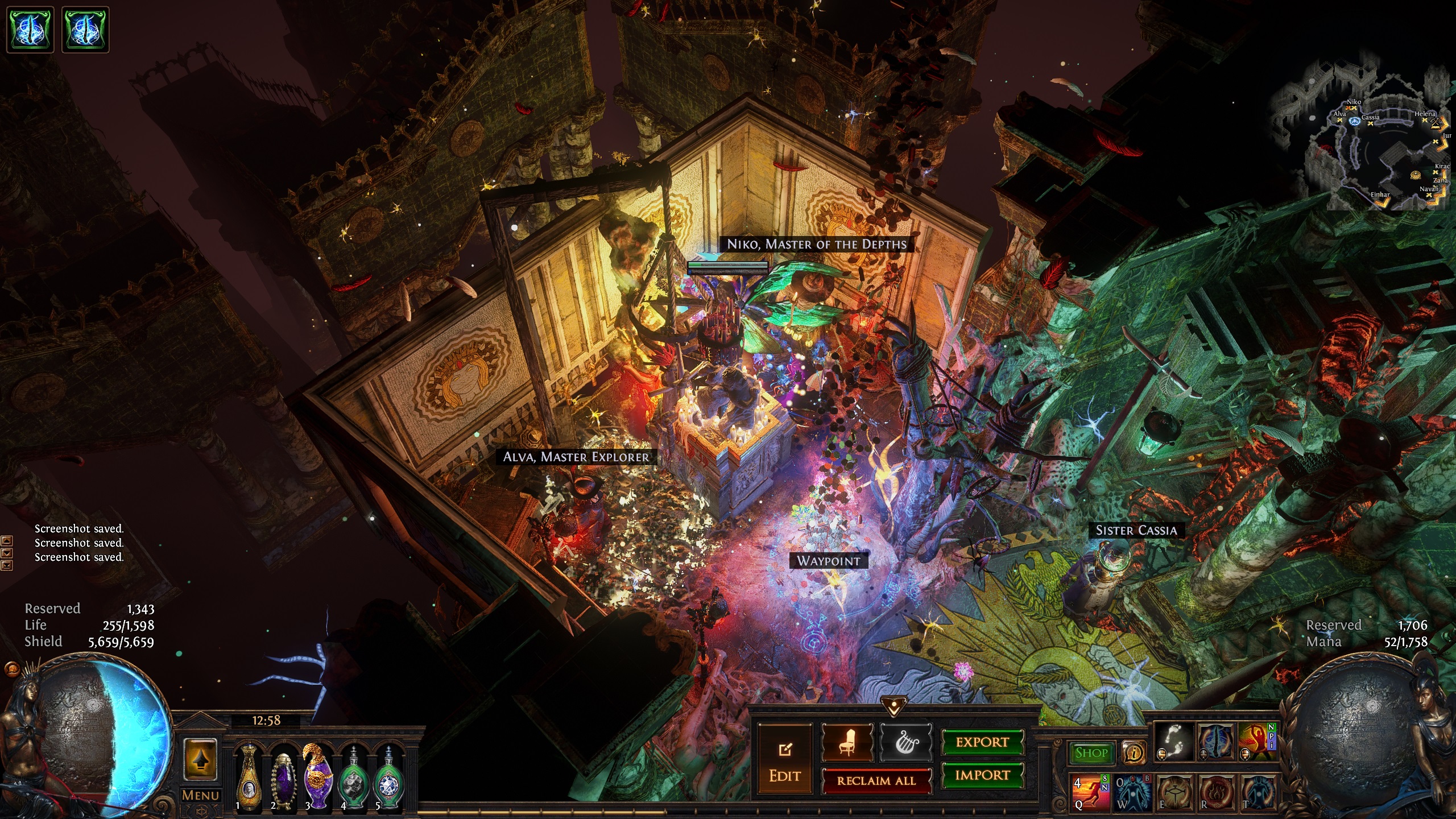Reclaim all hideout decorations
Screen dimensions: 1456x819
click(876, 781)
